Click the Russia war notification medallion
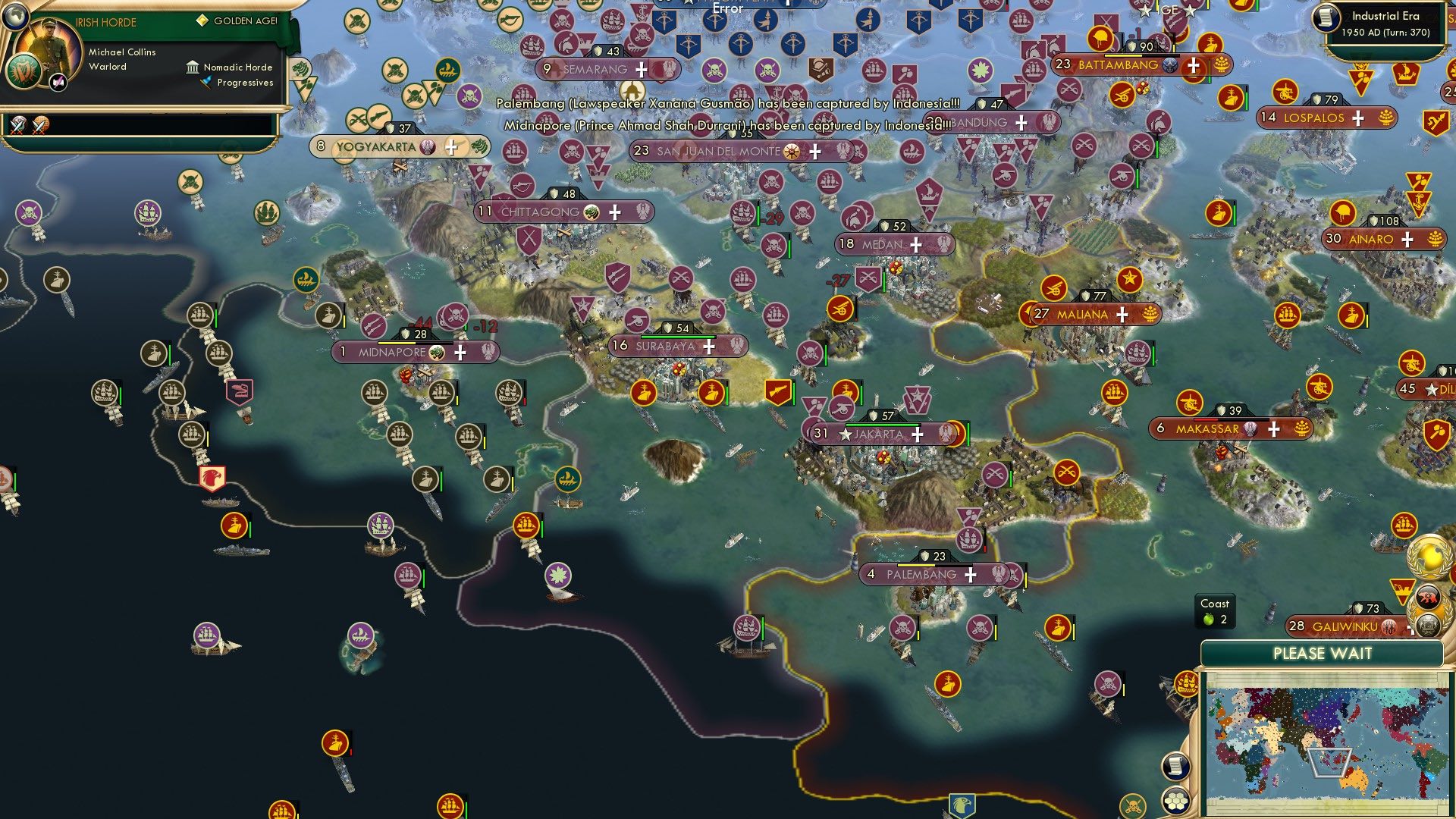This screenshot has height=819, width=1456. (x=1427, y=596)
